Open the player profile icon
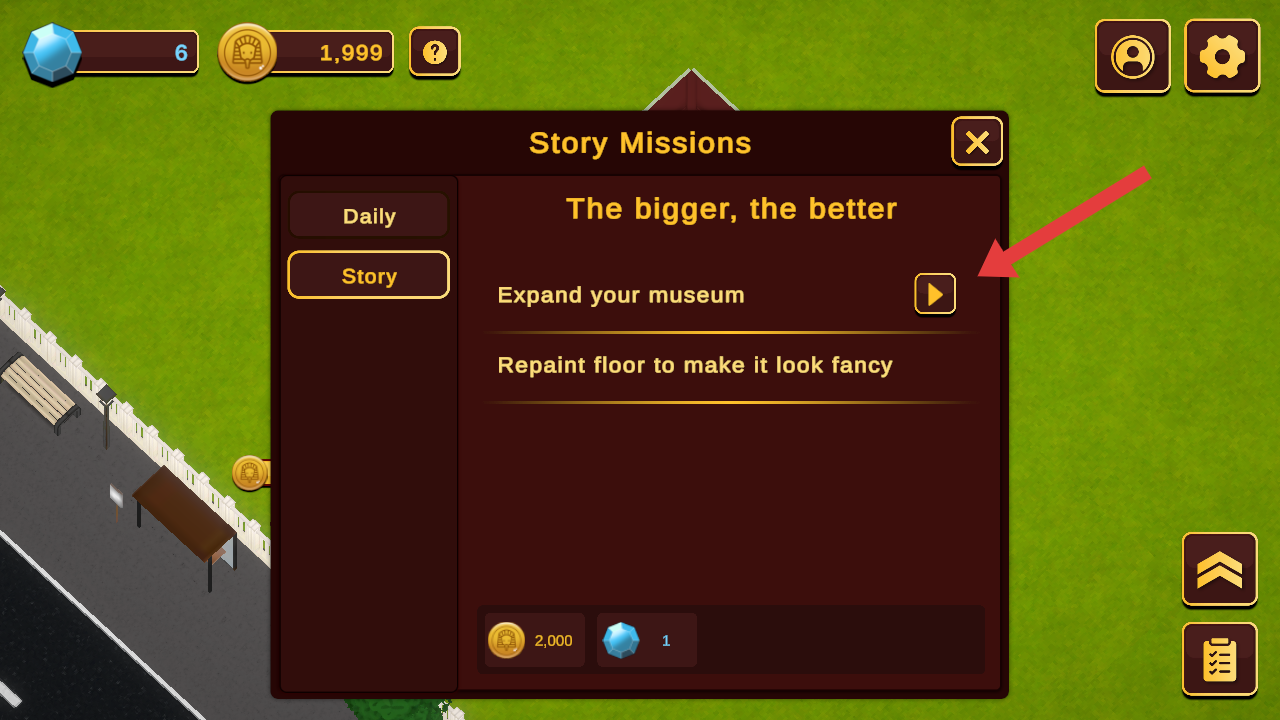 (x=1133, y=56)
